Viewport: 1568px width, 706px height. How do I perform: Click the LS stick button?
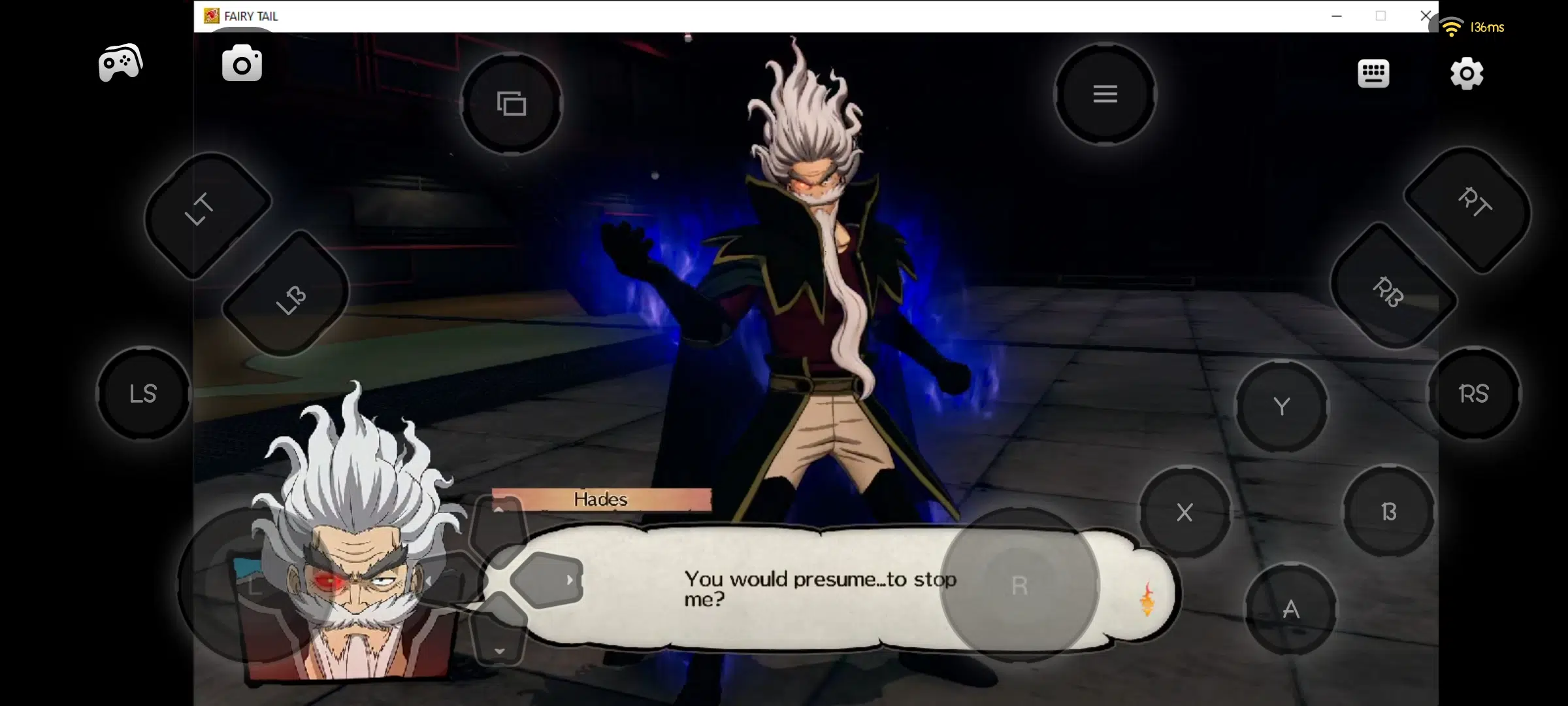coord(143,394)
